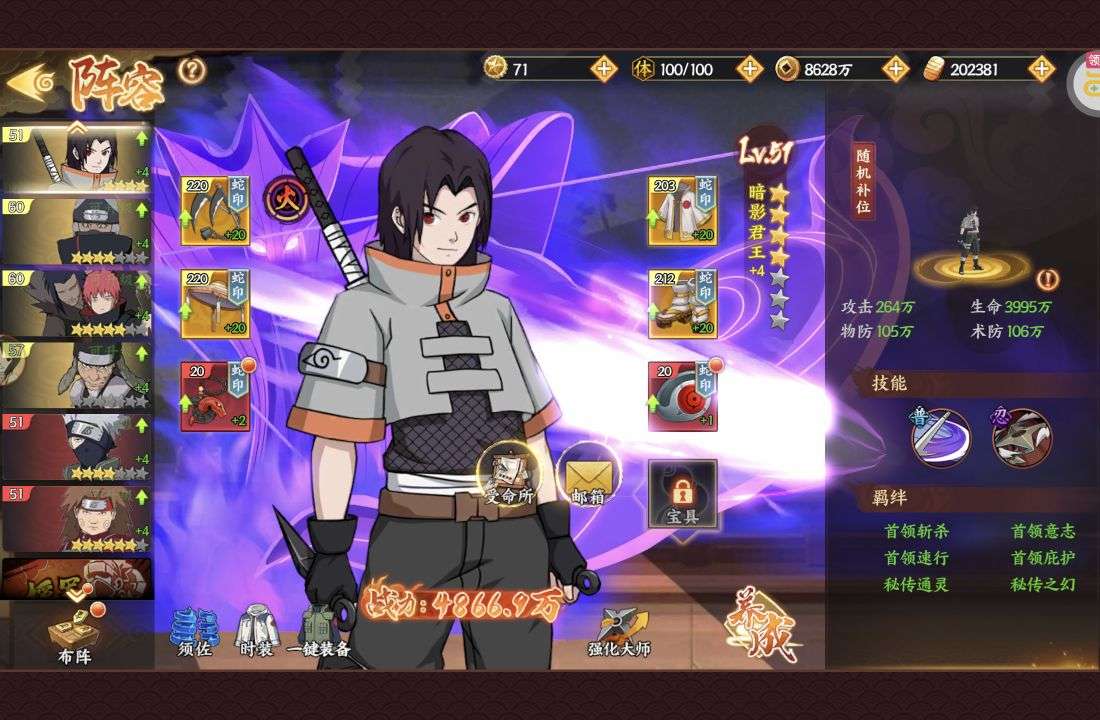View the 普 normal attack skill
1100x720 pixels.
(940, 437)
